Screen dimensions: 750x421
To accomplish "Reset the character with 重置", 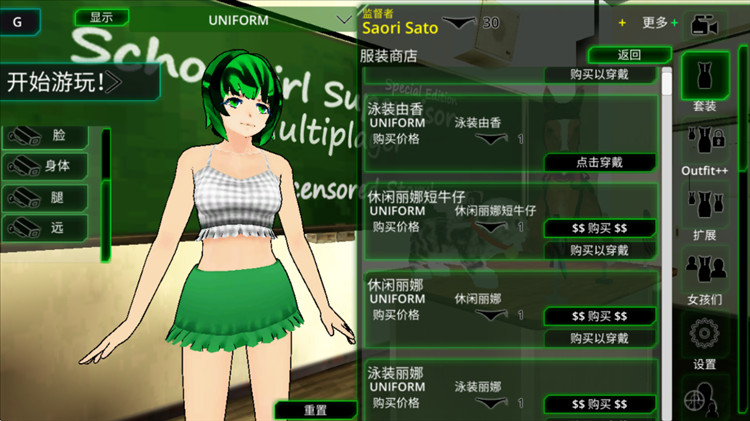I will click(315, 410).
